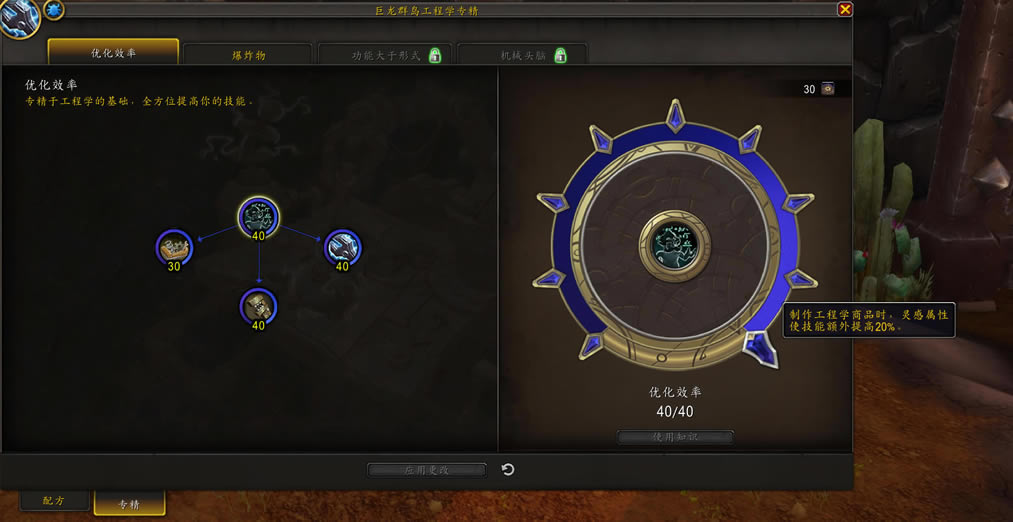
Task: Click the blueprint icon inside the dial
Action: tap(675, 244)
